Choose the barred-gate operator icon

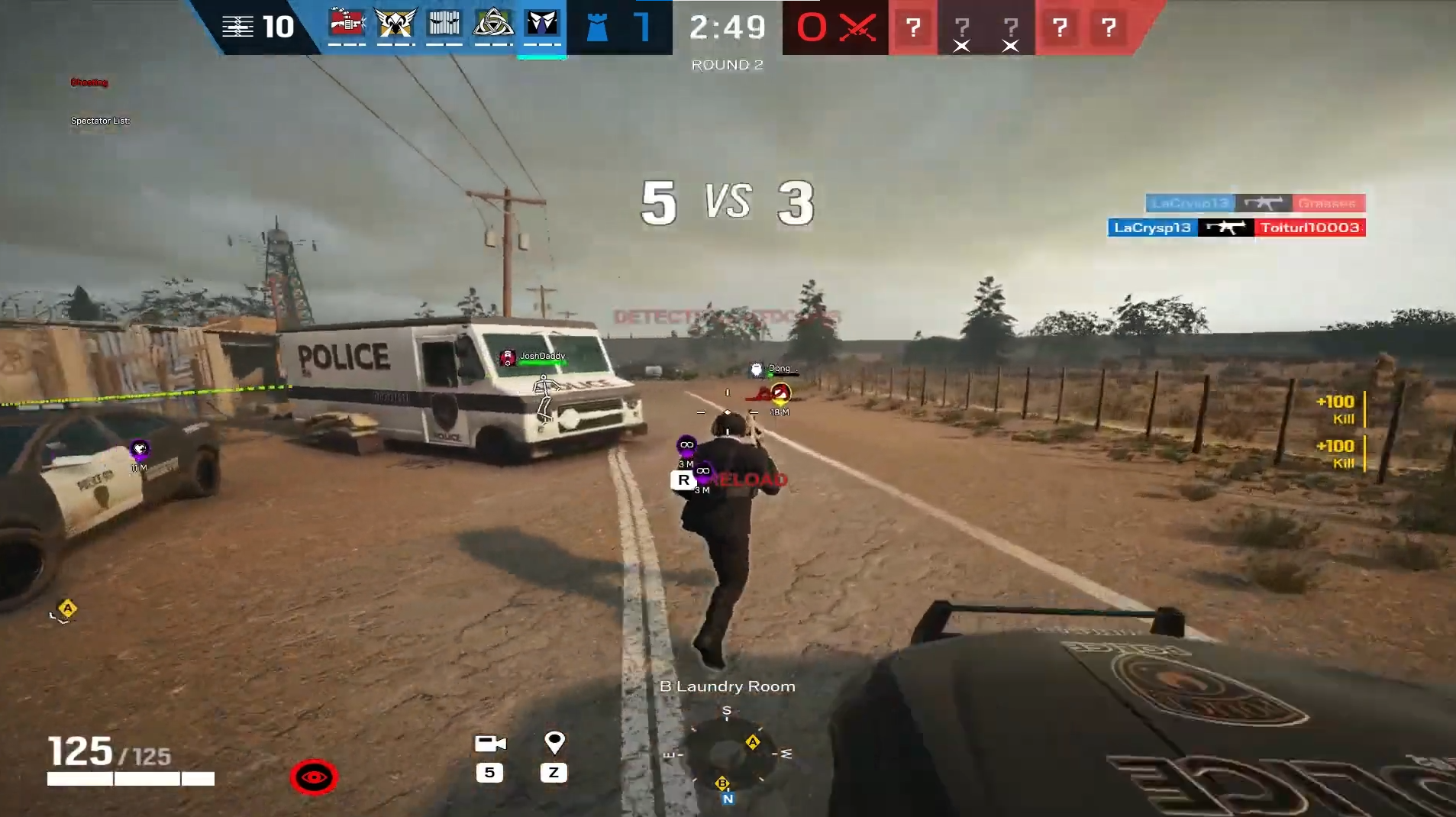coord(444,24)
